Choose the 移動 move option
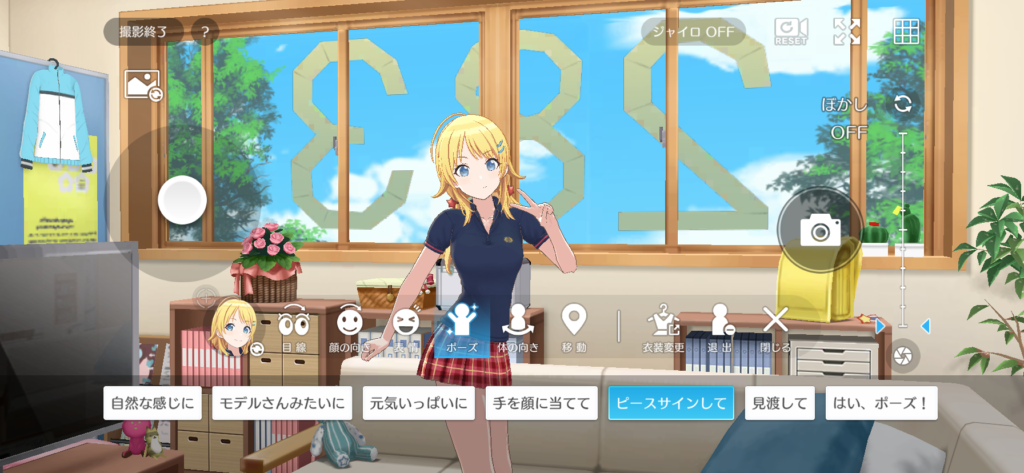The width and height of the screenshot is (1024, 473). coord(574,330)
